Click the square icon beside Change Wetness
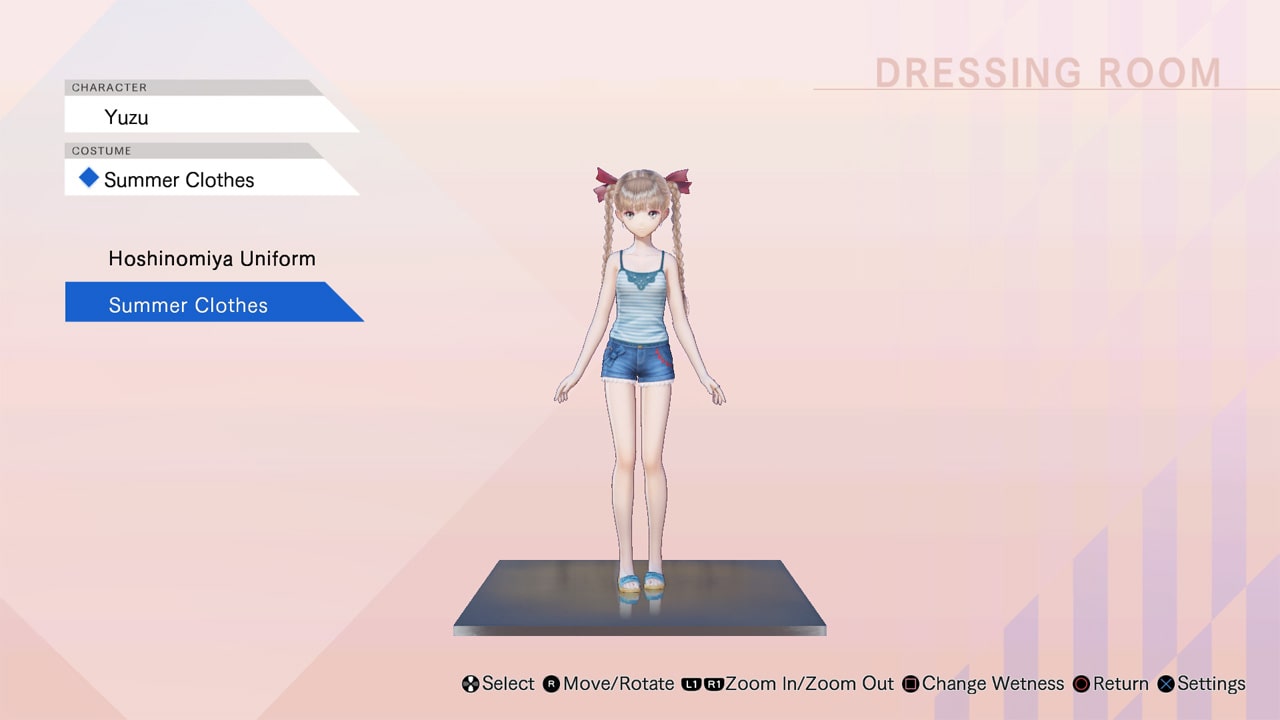The height and width of the screenshot is (720, 1280). (x=912, y=684)
